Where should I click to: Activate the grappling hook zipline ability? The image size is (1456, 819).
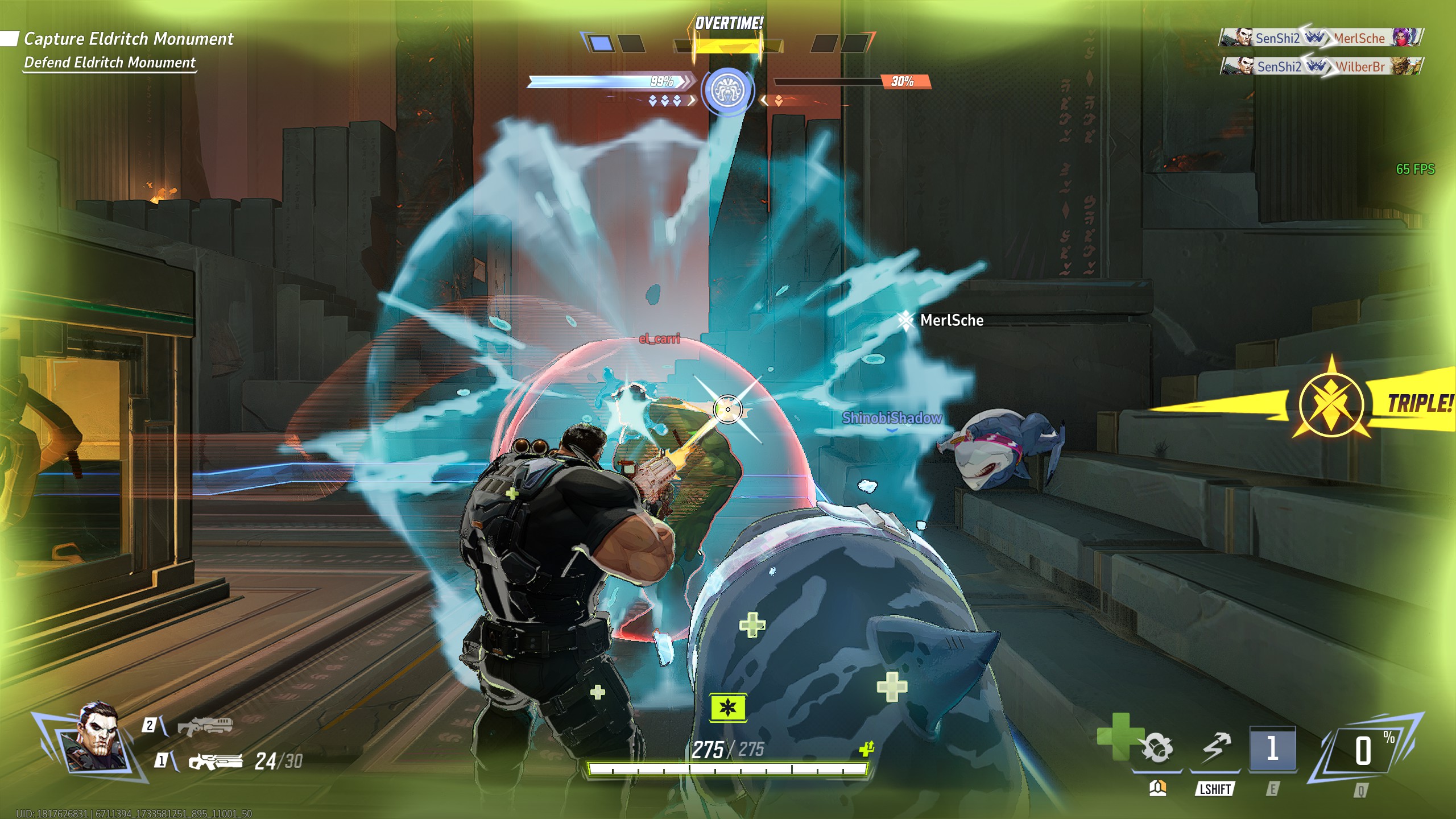coord(1215,748)
